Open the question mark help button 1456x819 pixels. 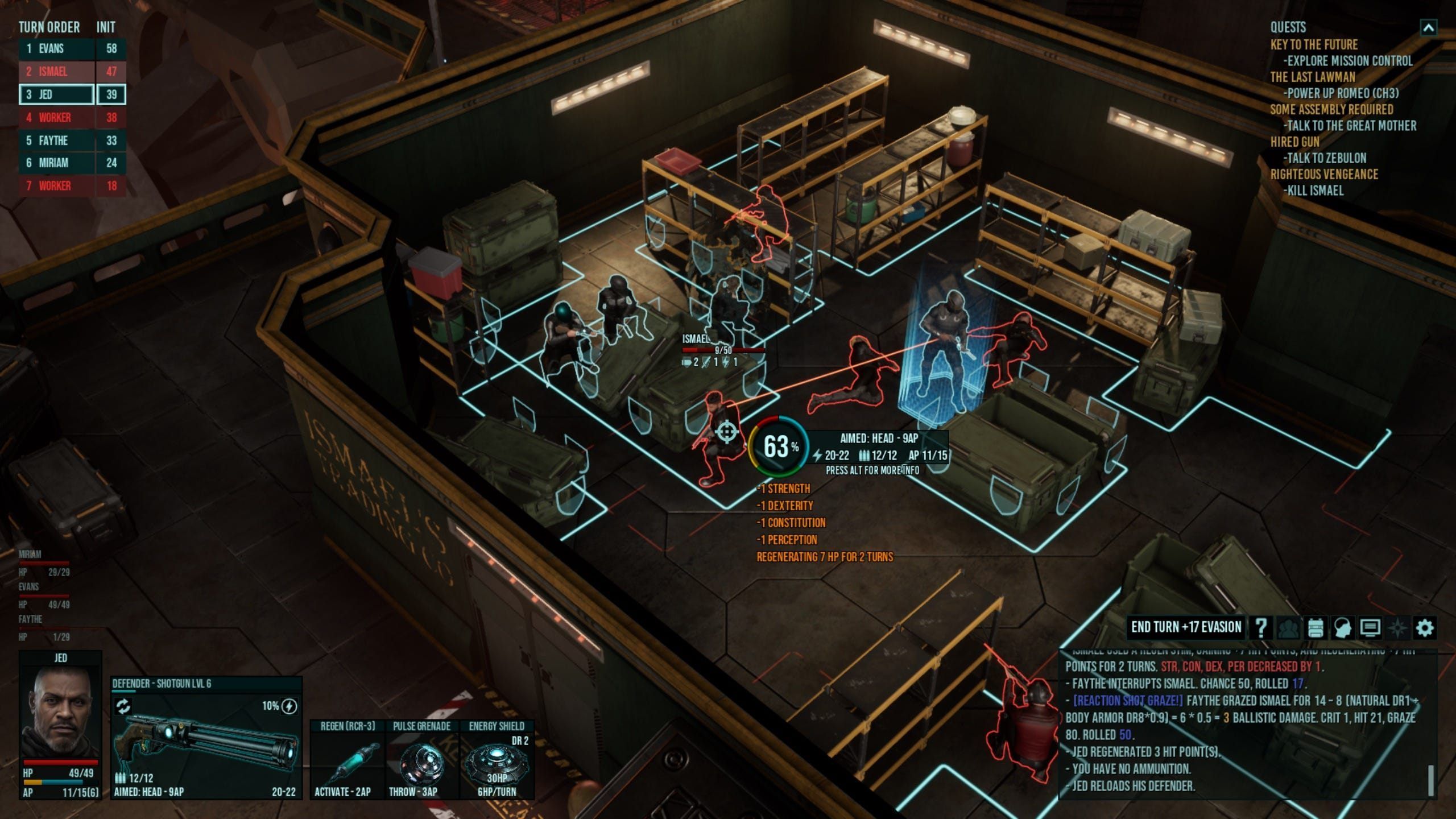(x=1260, y=628)
